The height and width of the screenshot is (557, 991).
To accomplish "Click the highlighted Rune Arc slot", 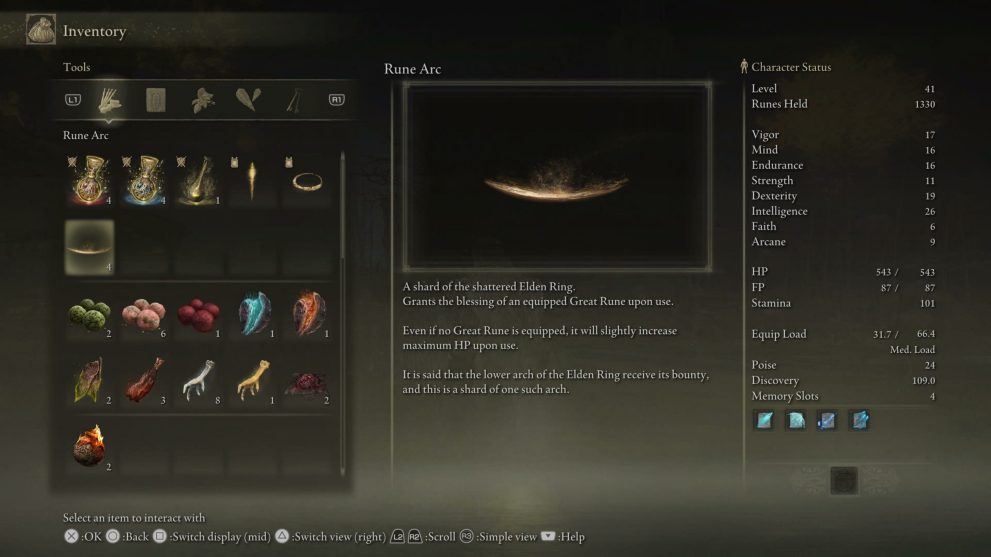I will tap(89, 247).
